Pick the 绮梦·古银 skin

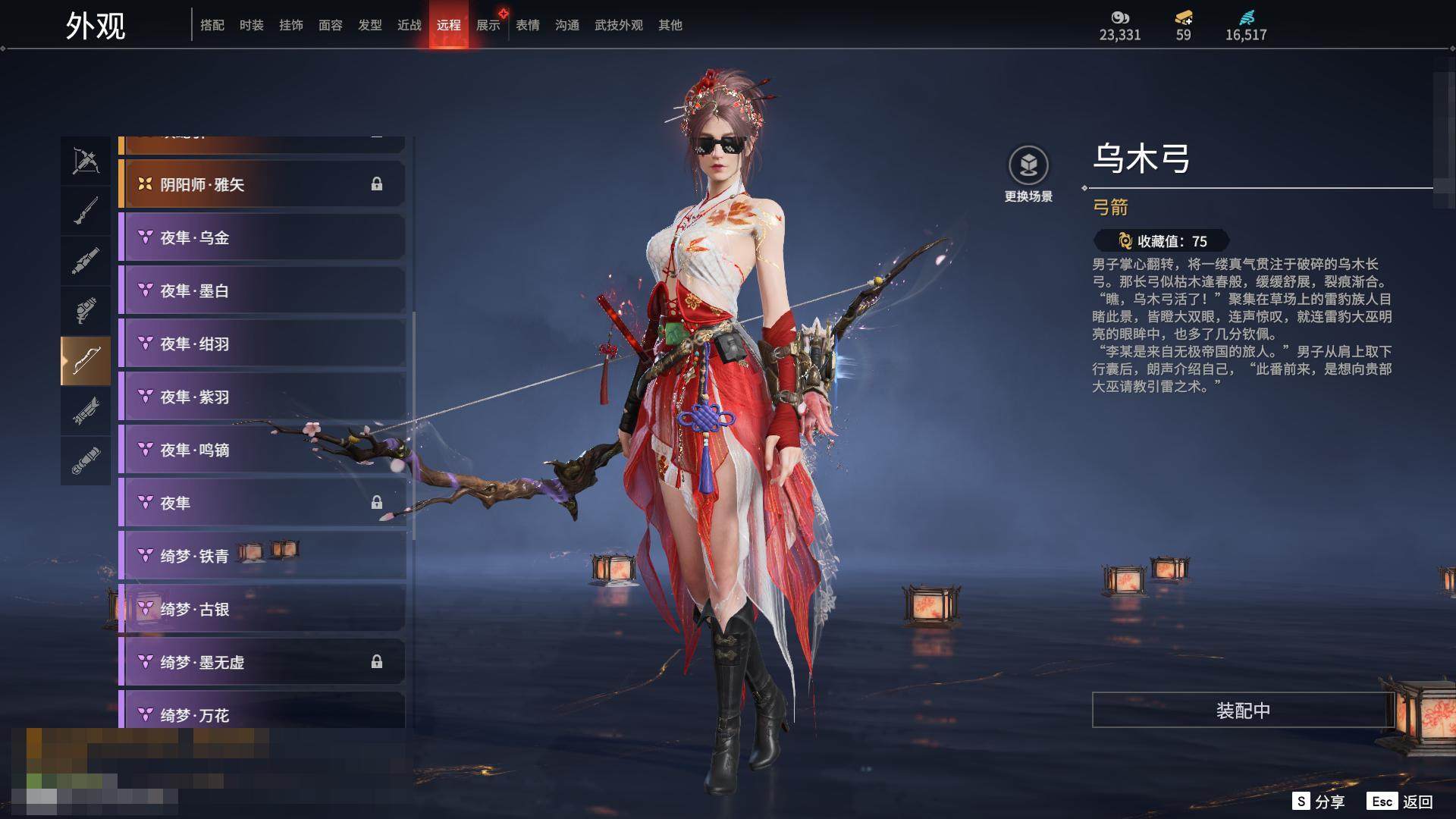(x=262, y=609)
